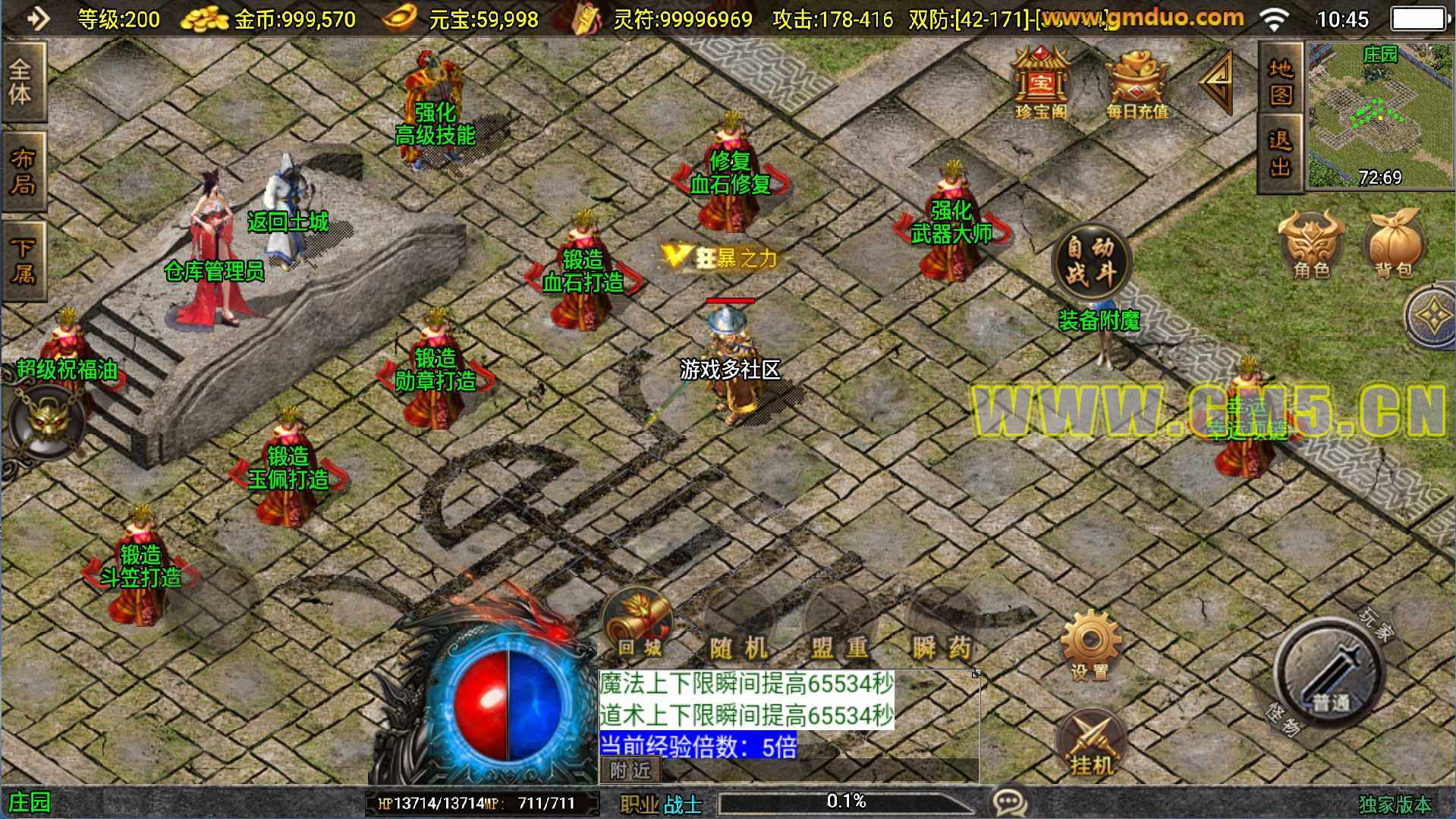Open the chat bubble icon

tap(1010, 802)
